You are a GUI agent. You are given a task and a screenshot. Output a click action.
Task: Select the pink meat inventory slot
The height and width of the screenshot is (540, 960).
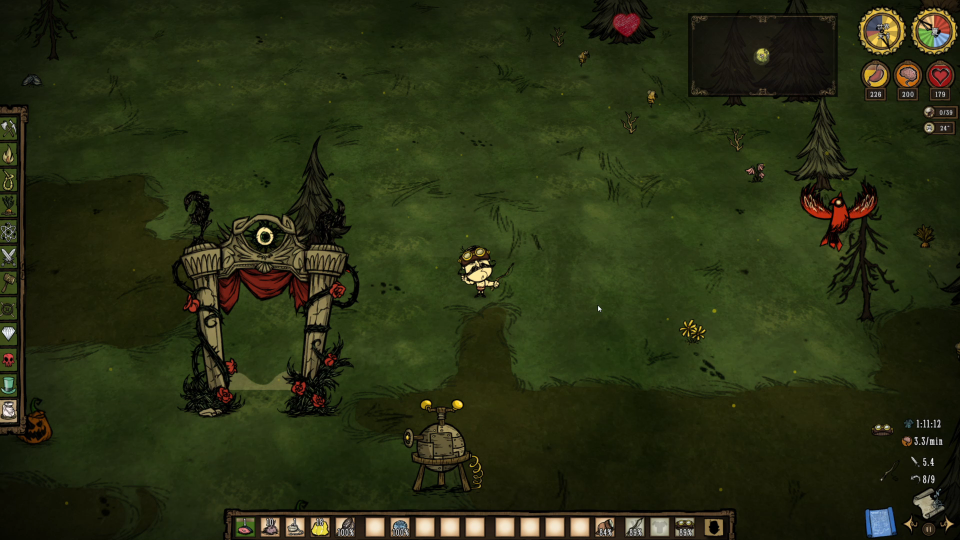244,526
